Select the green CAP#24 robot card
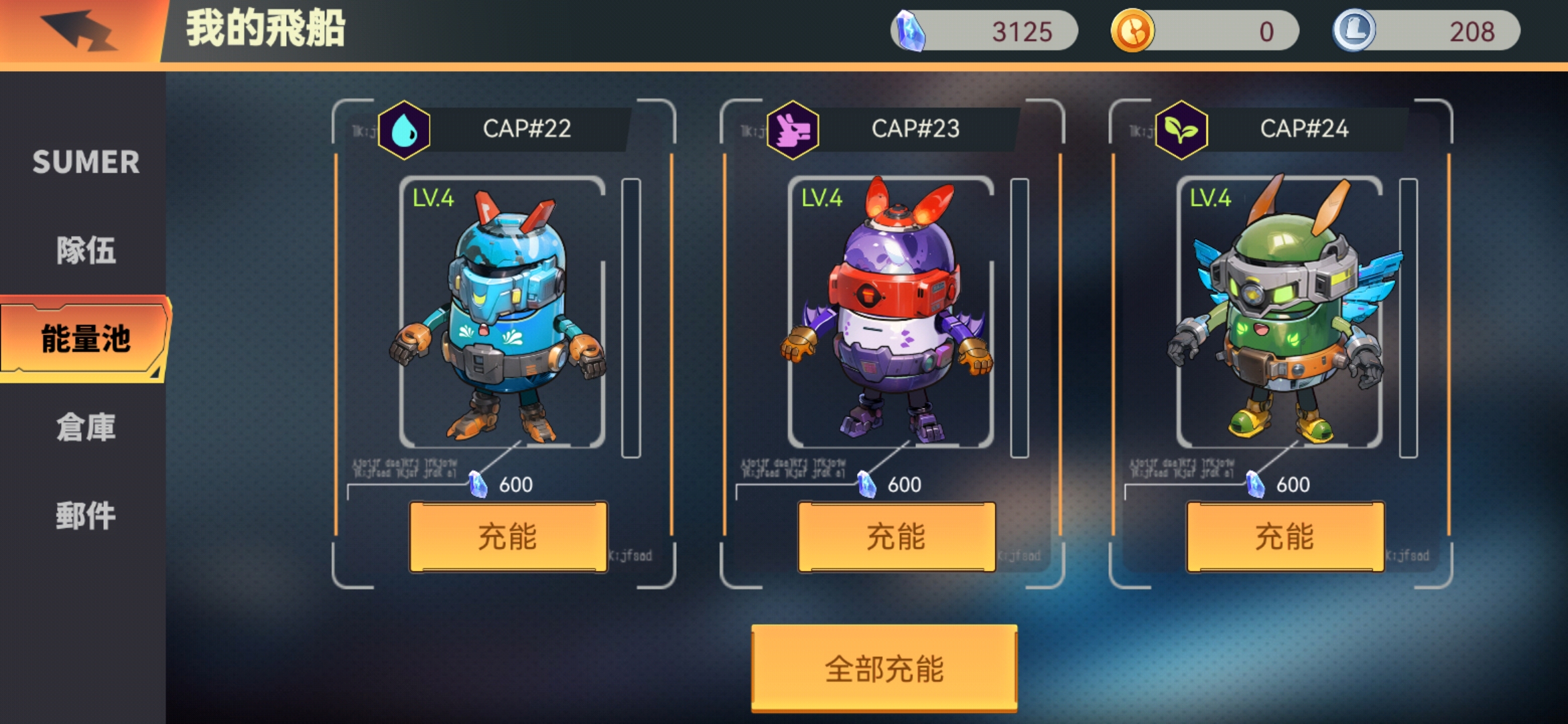This screenshot has height=724, width=1568. [1279, 312]
